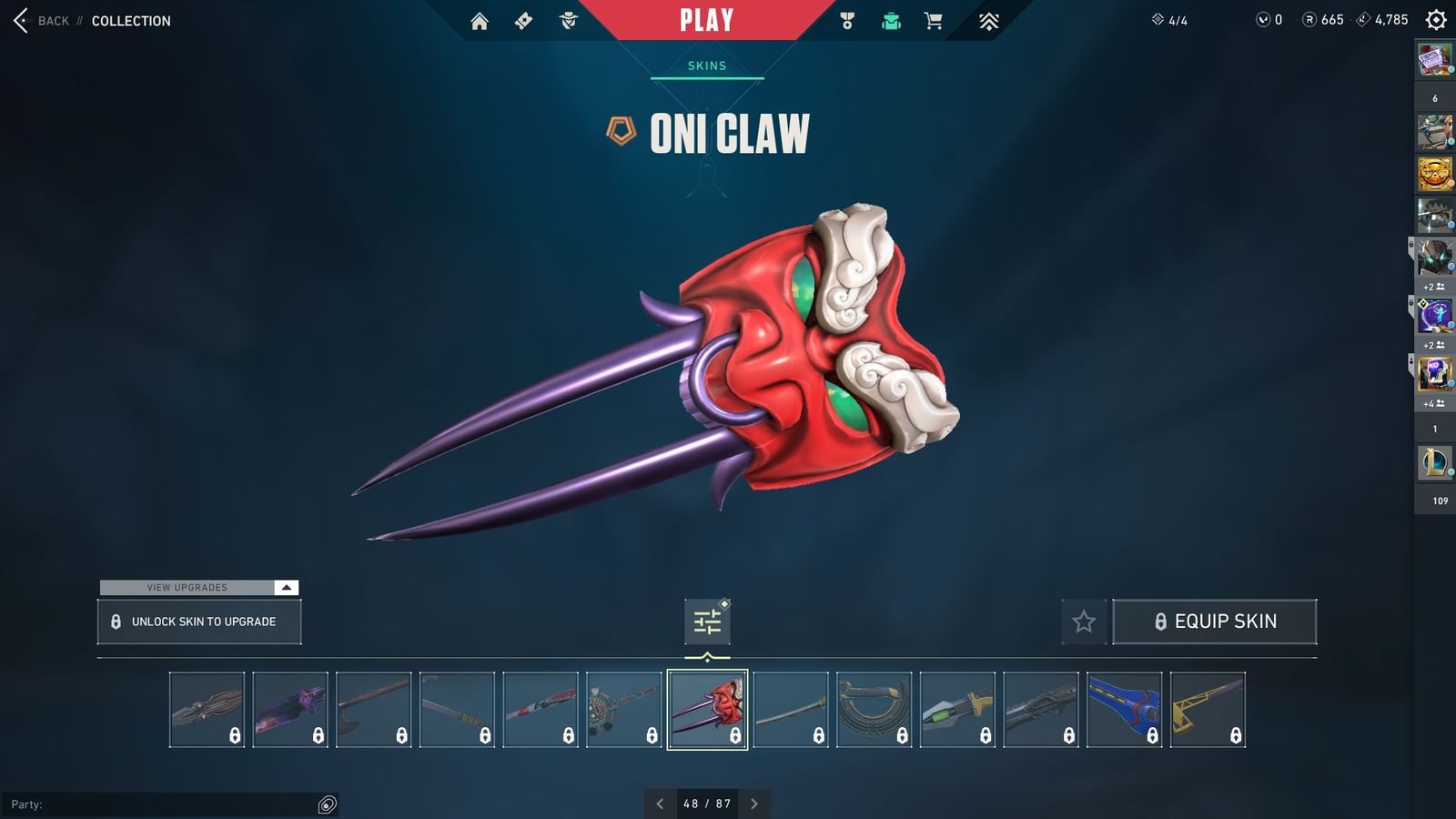Click the Career medal icon
Viewport: 1456px width, 819px height.
[x=845, y=19]
